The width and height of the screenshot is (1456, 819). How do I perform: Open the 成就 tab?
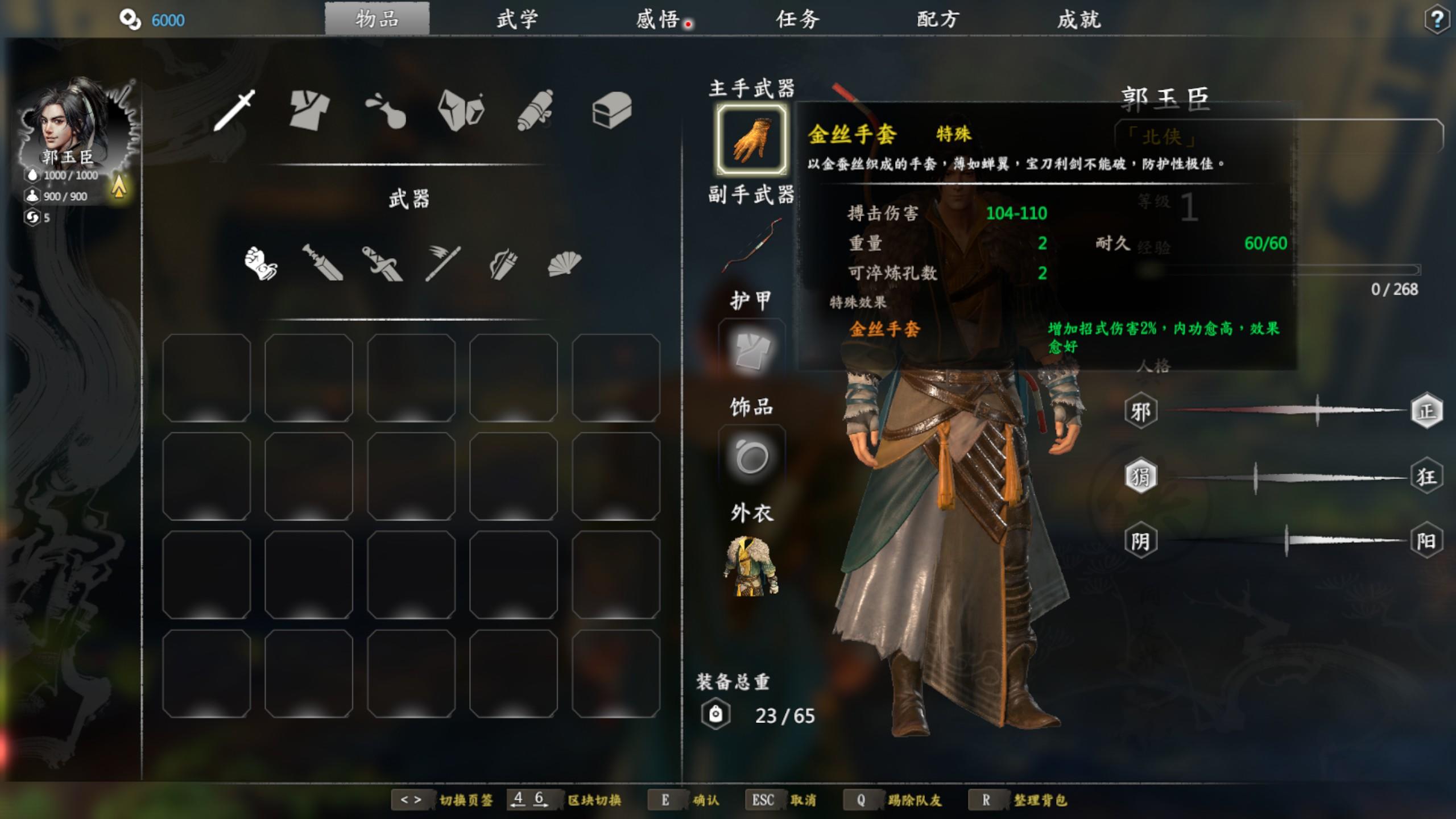[1079, 20]
